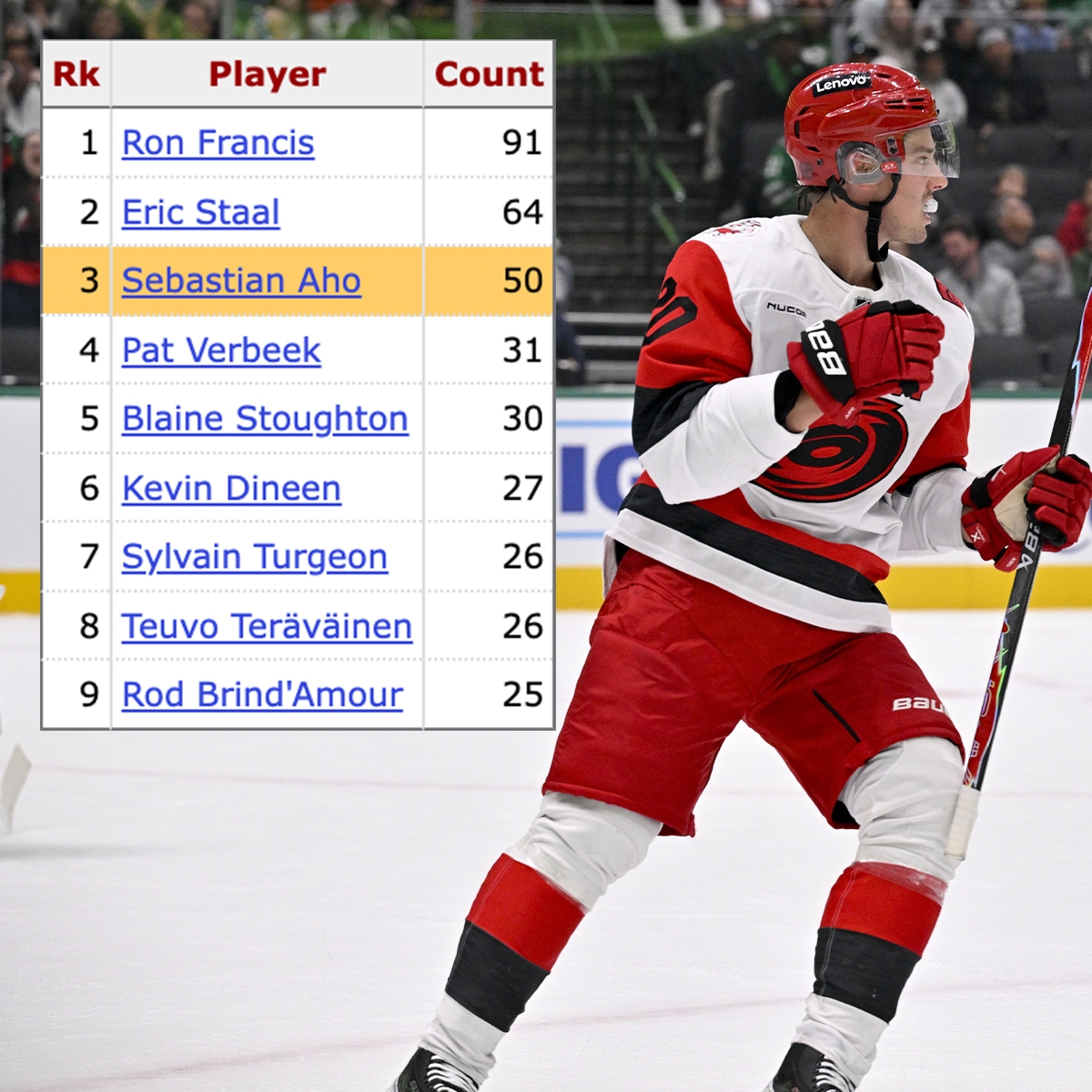Image resolution: width=1092 pixels, height=1092 pixels.
Task: Sort table by the Count header
Action: pos(489,75)
